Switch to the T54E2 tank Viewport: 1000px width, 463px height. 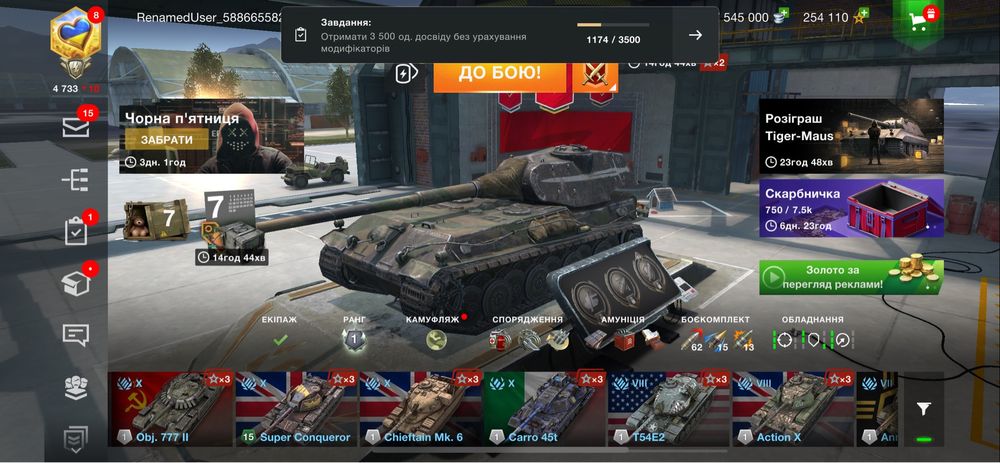click(668, 408)
